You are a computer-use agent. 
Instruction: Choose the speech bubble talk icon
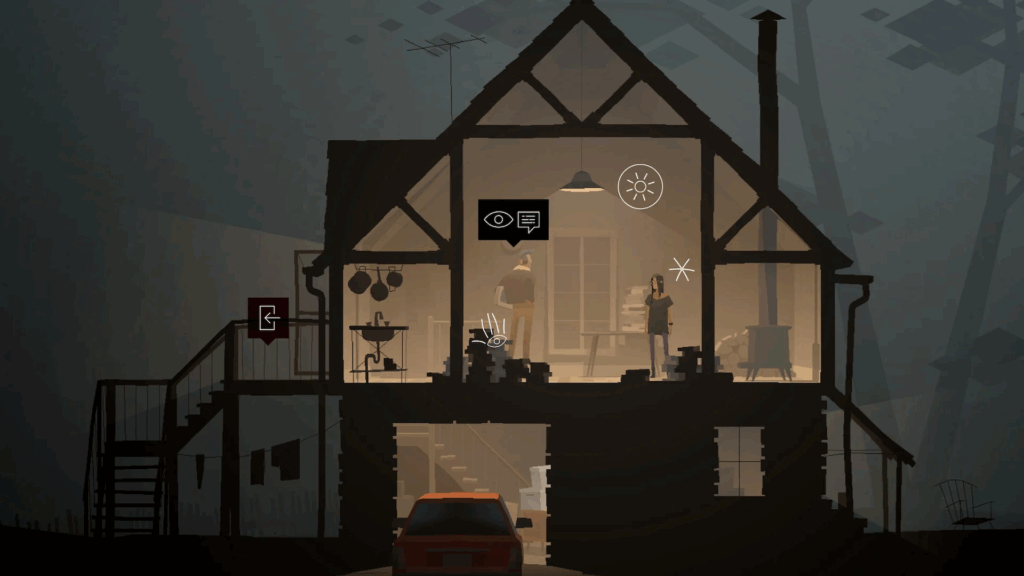click(x=528, y=219)
